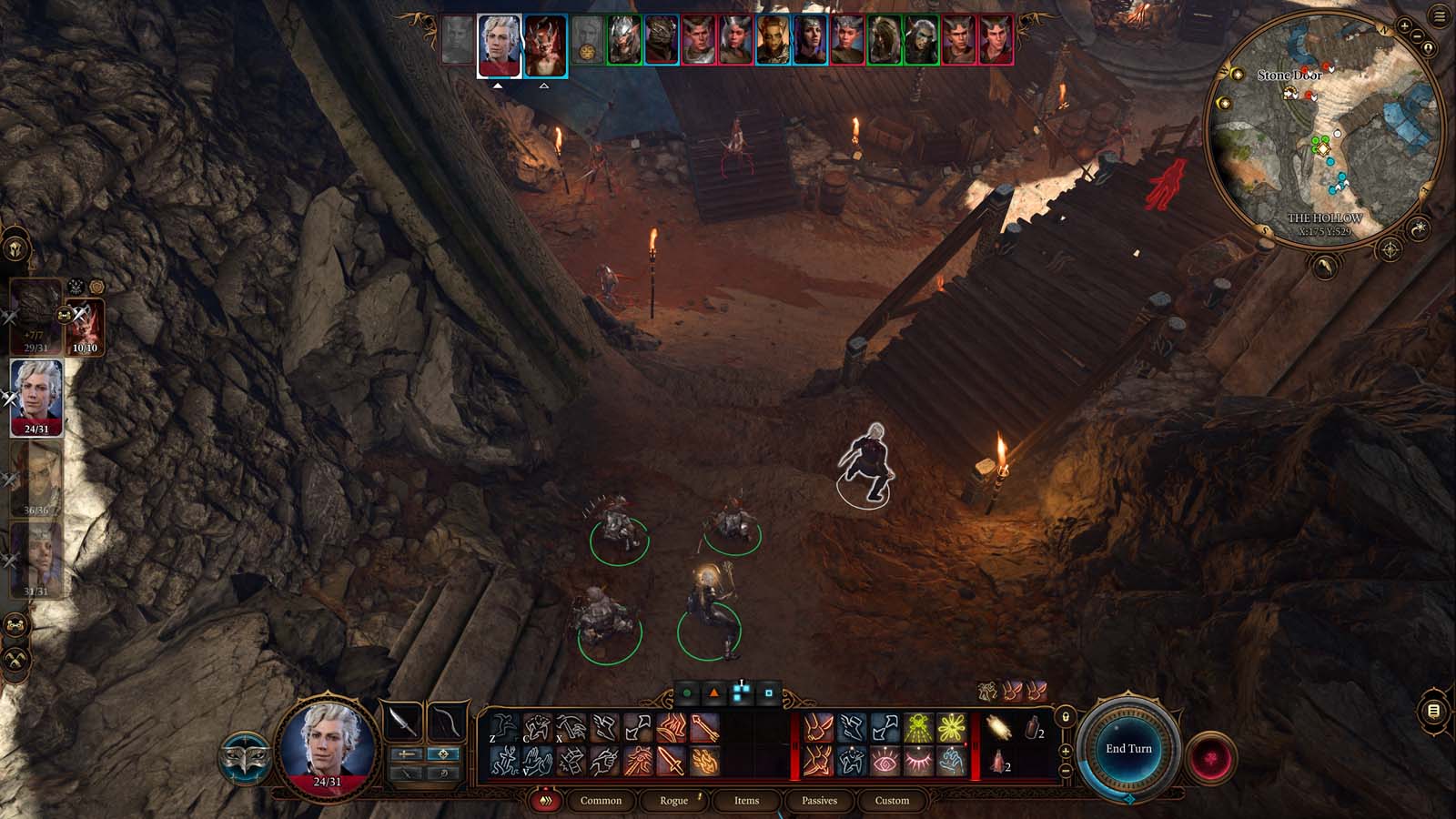Switch to the Custom hotbar tab
Image resolution: width=1456 pixels, height=819 pixels.
tap(892, 801)
